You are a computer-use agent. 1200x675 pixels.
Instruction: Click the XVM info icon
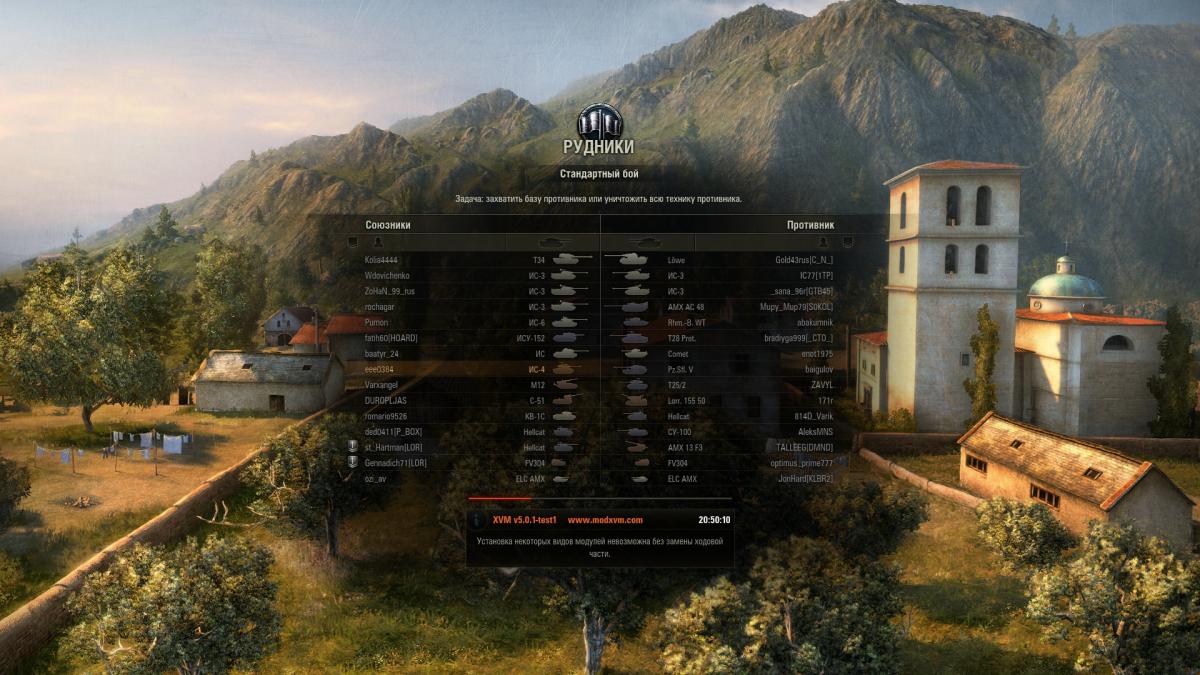click(x=479, y=520)
